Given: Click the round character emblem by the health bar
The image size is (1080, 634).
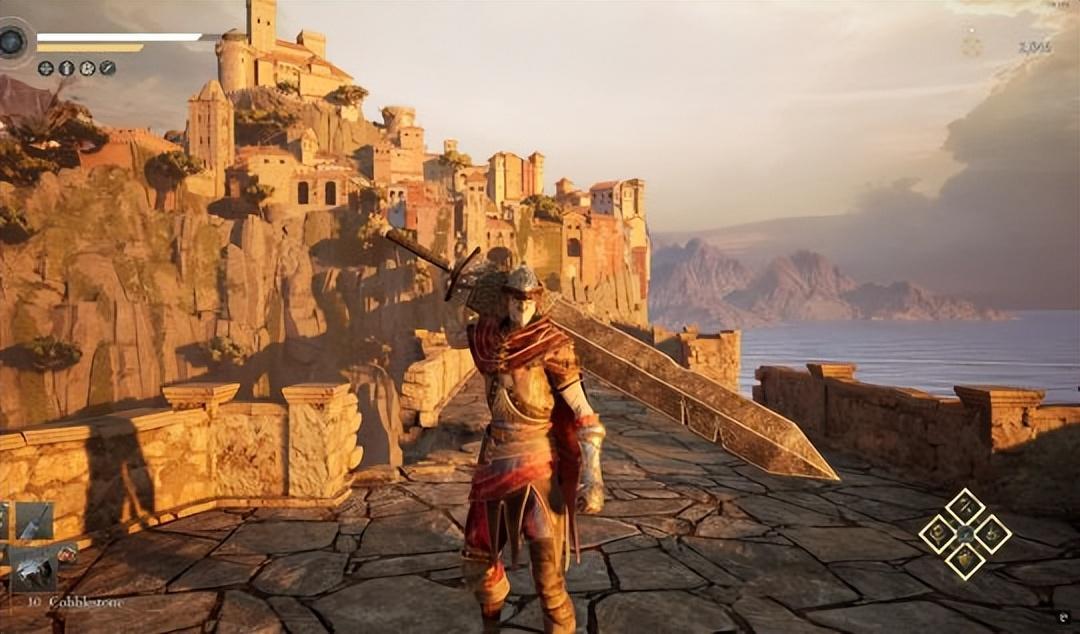Looking at the screenshot, I should point(13,42).
